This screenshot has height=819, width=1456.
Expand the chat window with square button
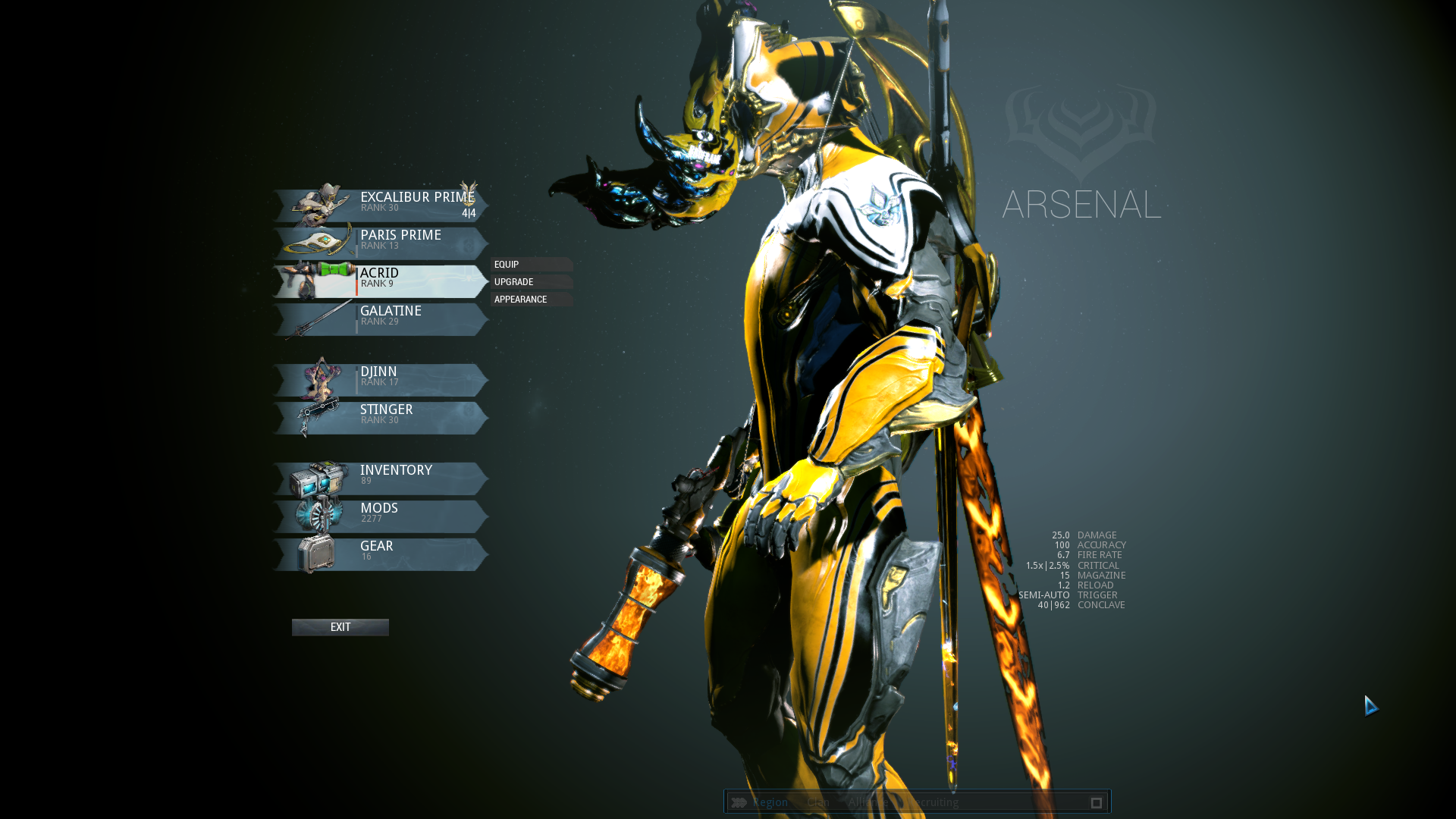click(1096, 802)
